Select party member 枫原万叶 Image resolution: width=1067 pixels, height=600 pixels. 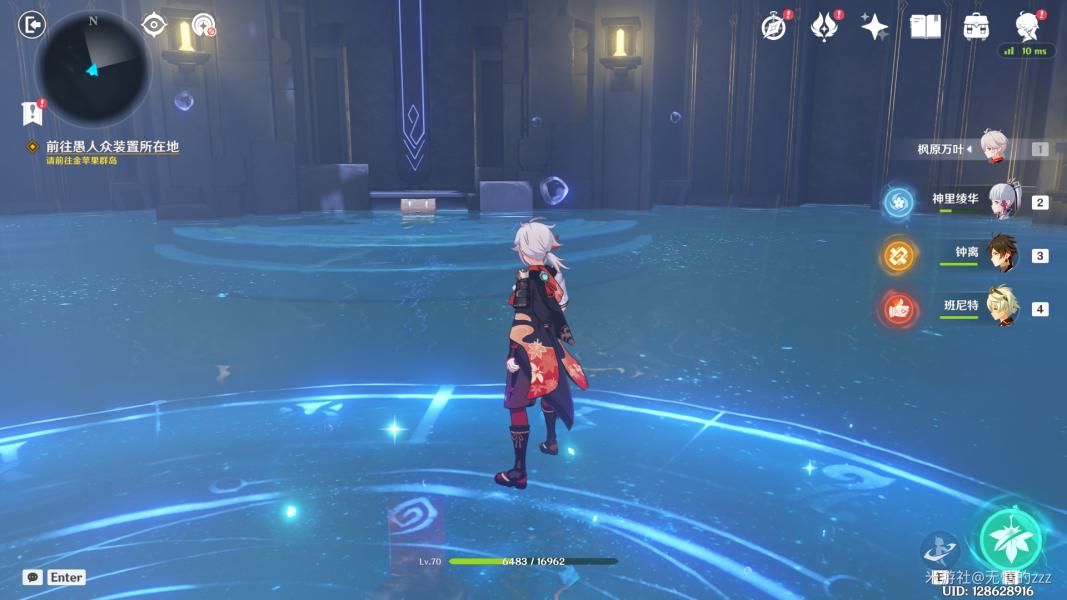point(993,149)
